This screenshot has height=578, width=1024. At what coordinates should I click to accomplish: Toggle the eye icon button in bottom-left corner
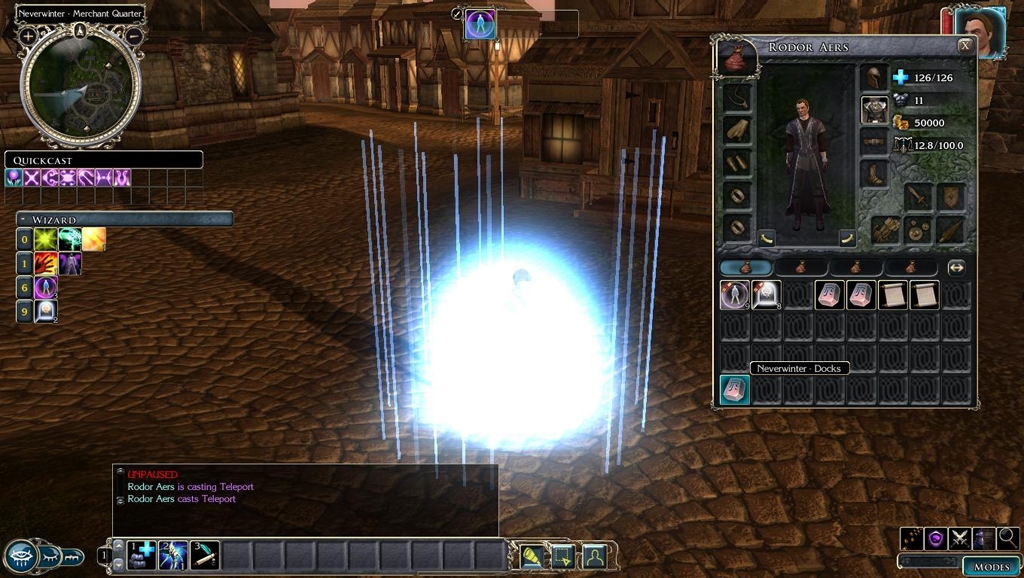pos(22,556)
